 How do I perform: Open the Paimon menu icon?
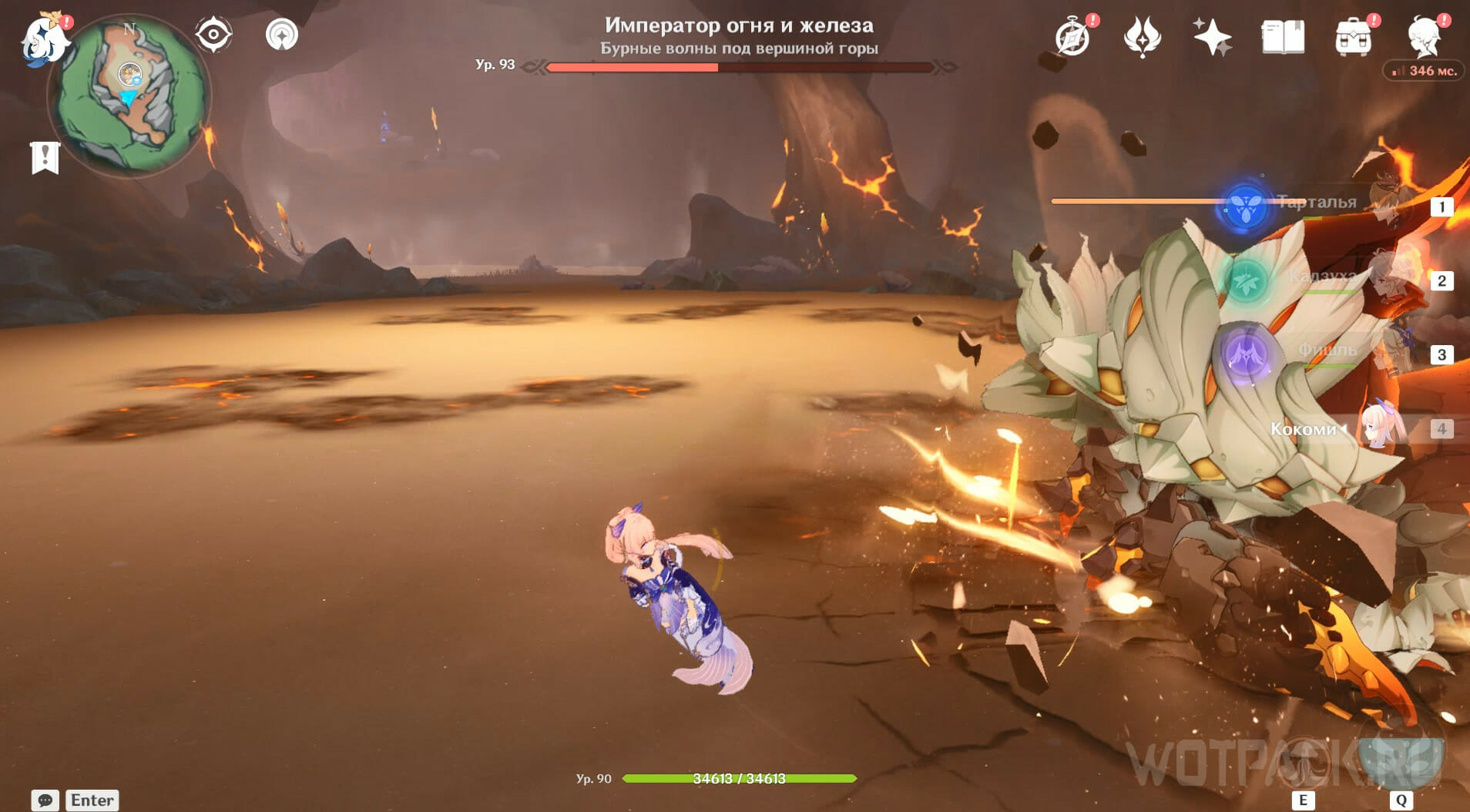[43, 40]
